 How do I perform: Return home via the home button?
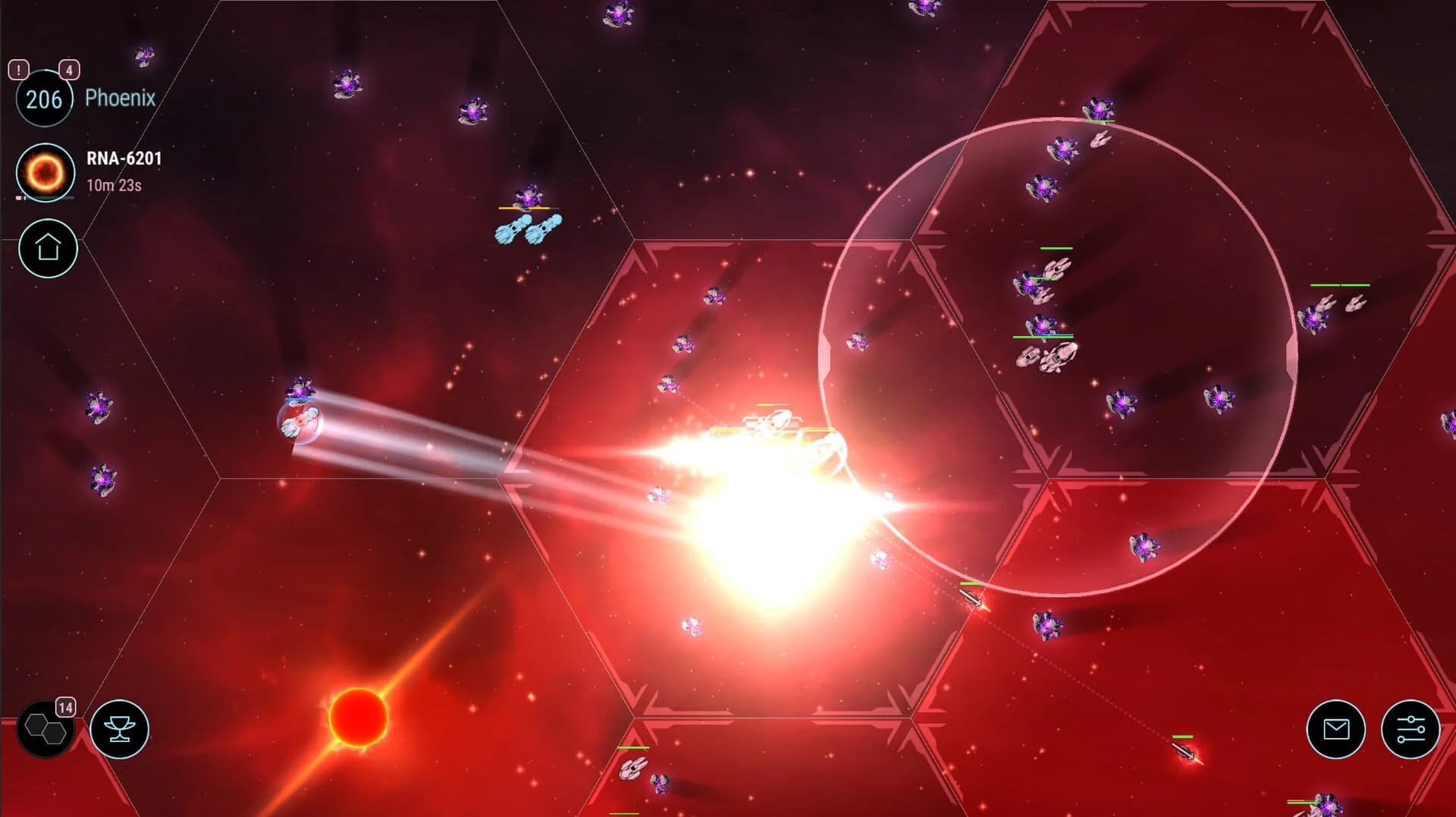47,246
